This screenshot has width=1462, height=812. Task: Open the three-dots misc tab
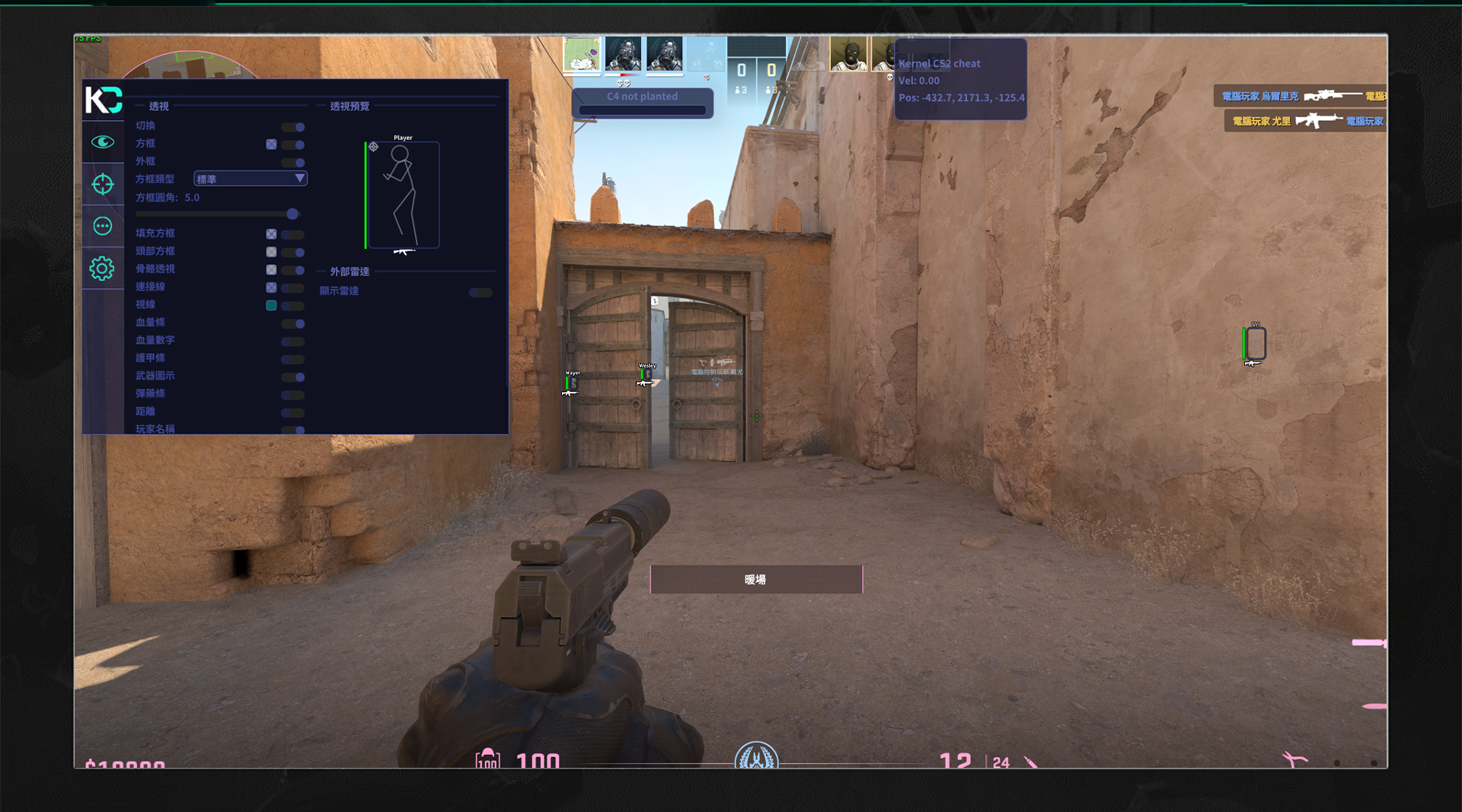click(x=103, y=226)
